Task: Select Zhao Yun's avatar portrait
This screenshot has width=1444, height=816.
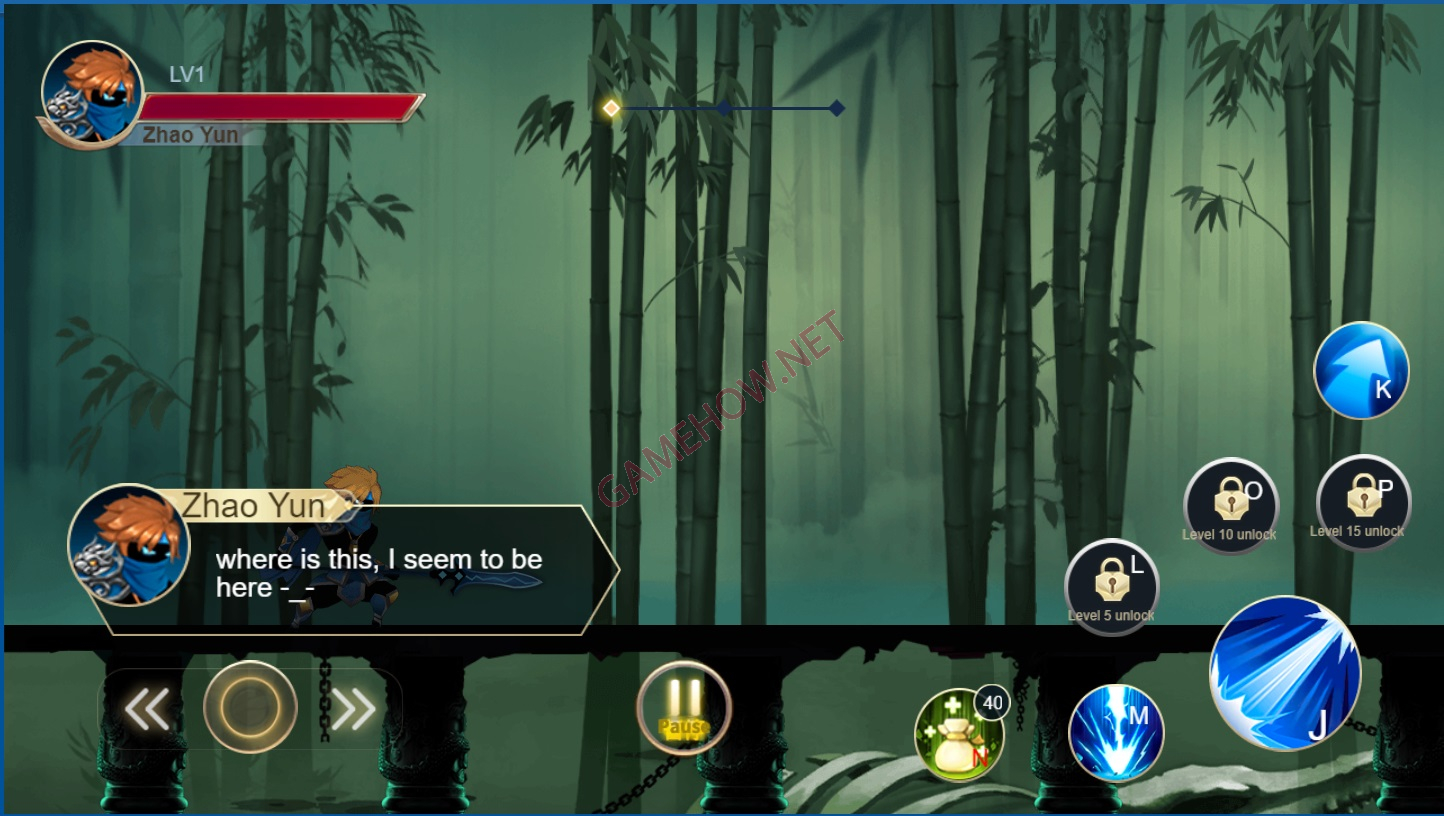Action: [x=92, y=95]
